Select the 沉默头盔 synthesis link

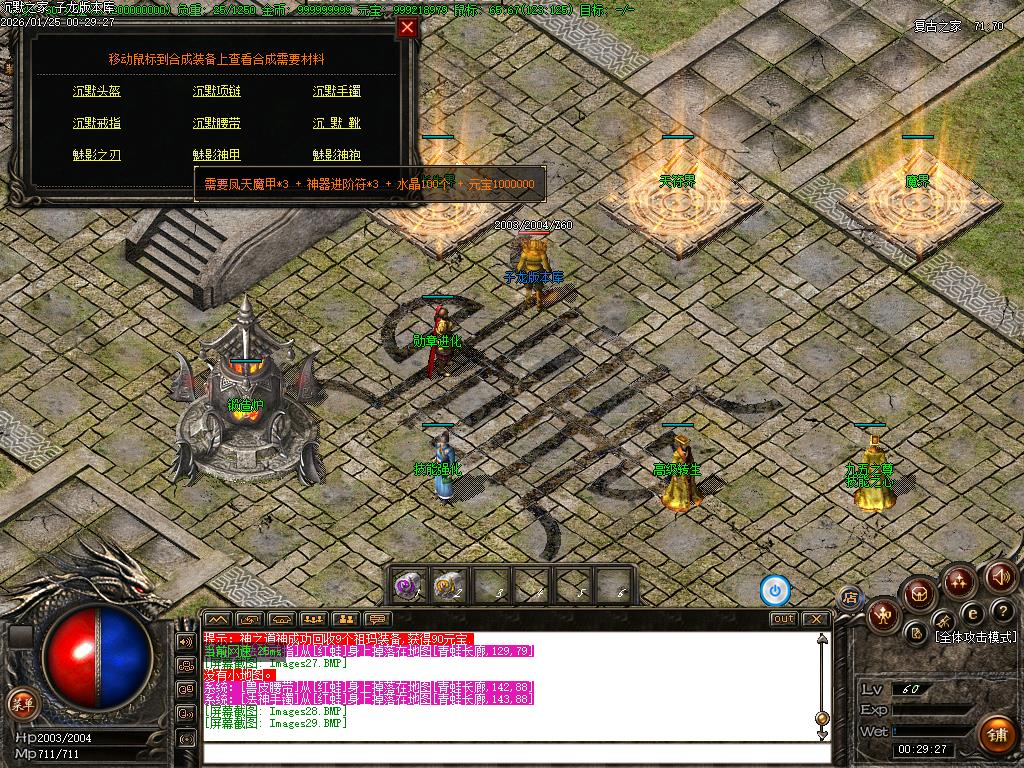click(97, 91)
